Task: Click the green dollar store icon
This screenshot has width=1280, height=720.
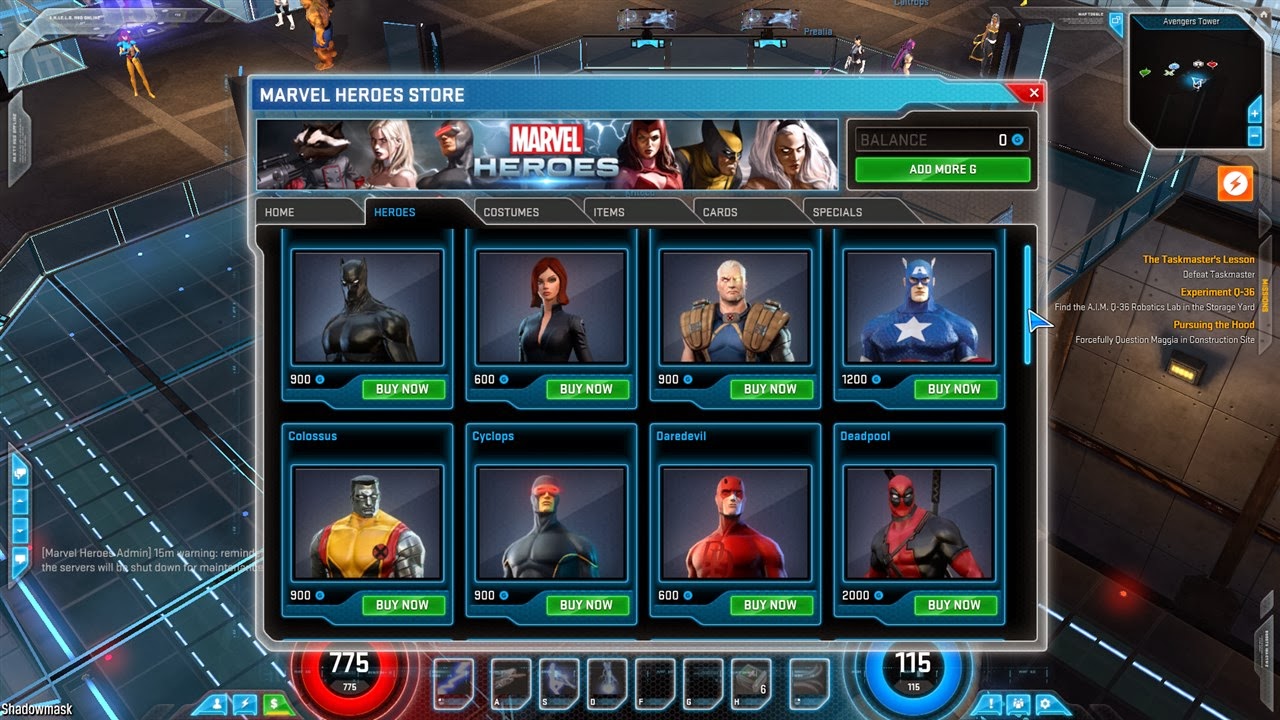Action: 274,703
